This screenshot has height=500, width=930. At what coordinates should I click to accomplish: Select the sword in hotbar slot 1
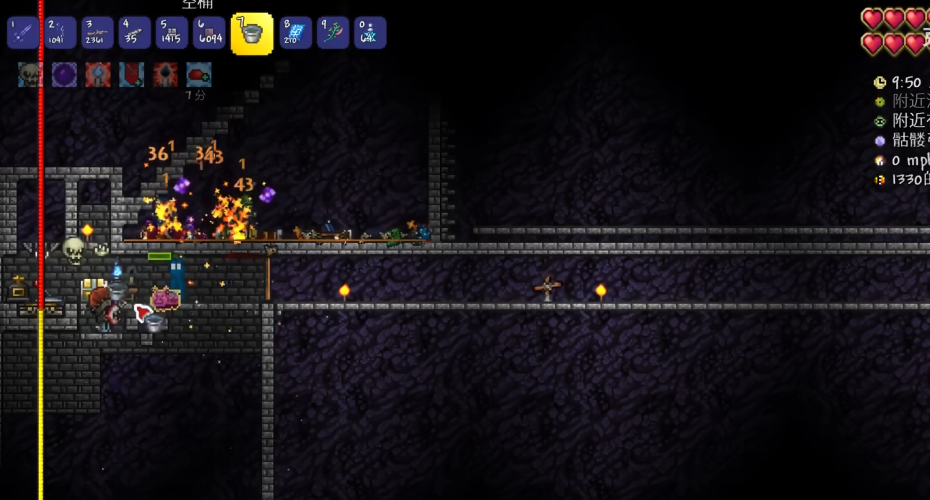[x=23, y=33]
